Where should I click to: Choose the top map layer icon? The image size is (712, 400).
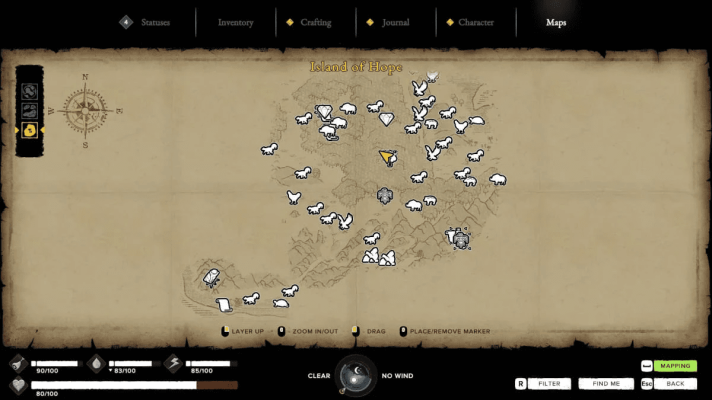(x=30, y=92)
